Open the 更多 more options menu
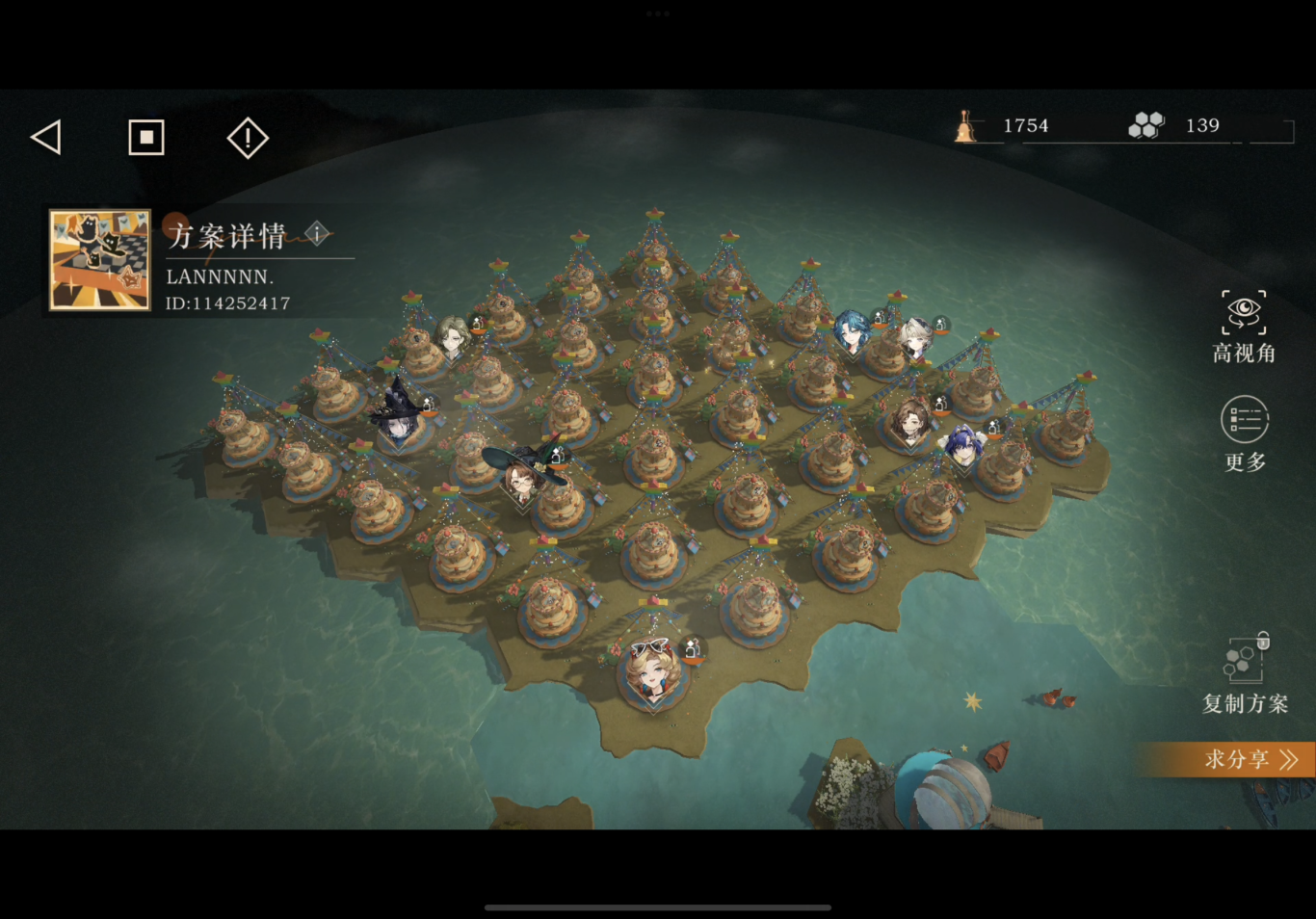The width and height of the screenshot is (1316, 919). 1245,433
